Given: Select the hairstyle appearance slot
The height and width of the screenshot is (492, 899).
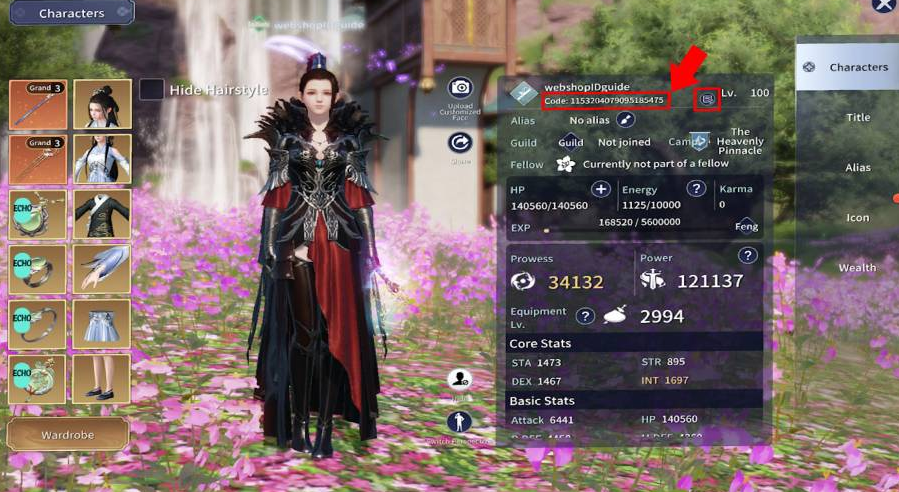Looking at the screenshot, I should pyautogui.click(x=102, y=104).
